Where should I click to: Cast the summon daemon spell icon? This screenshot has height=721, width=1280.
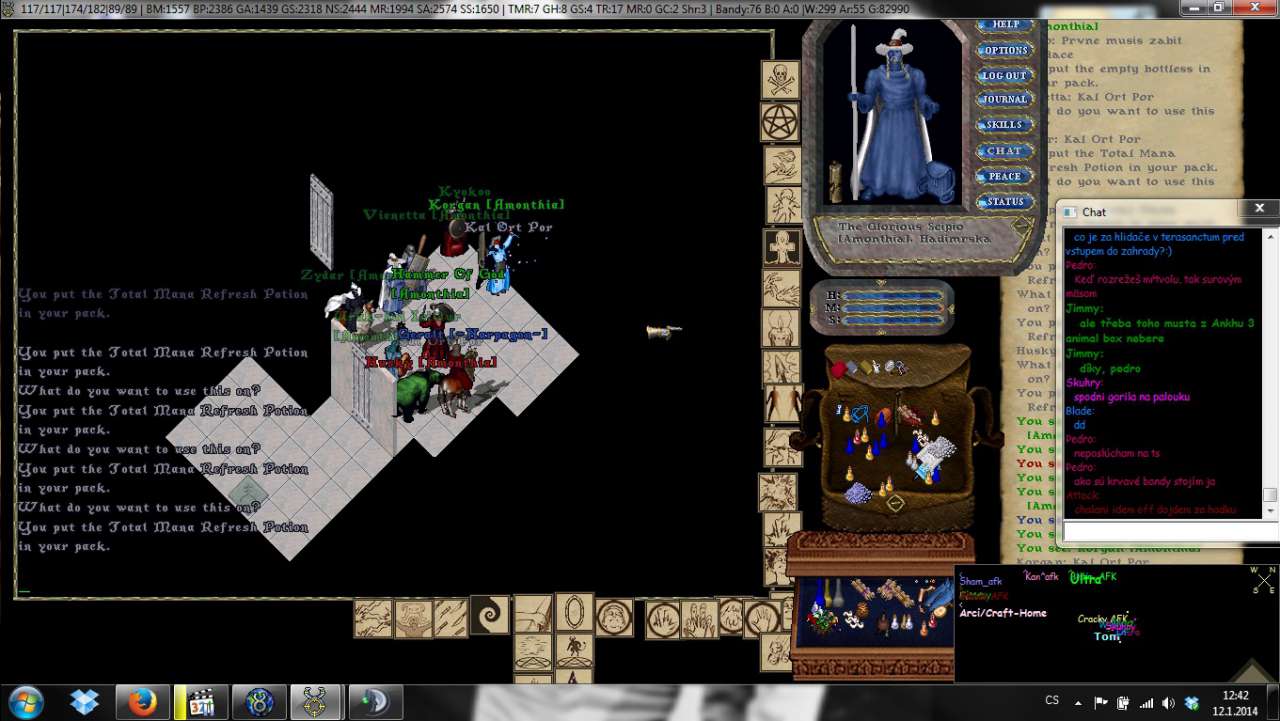[574, 650]
